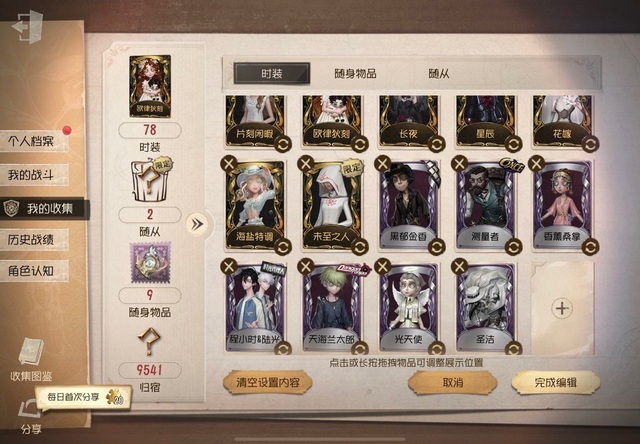Viewport: 640px width, 444px height.
Task: Cancel editing with 取消 button
Action: (x=451, y=382)
